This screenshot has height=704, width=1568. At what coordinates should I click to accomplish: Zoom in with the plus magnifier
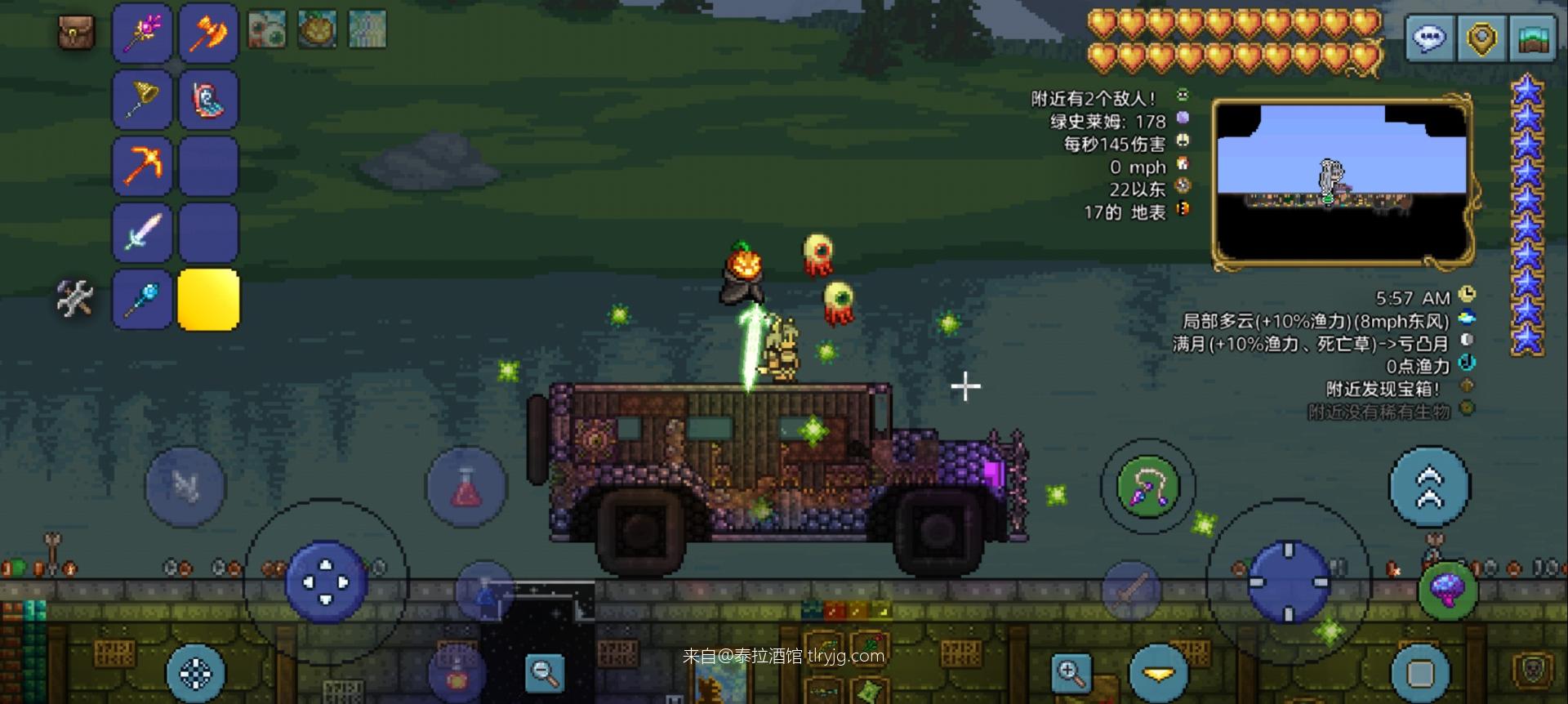[x=1071, y=672]
